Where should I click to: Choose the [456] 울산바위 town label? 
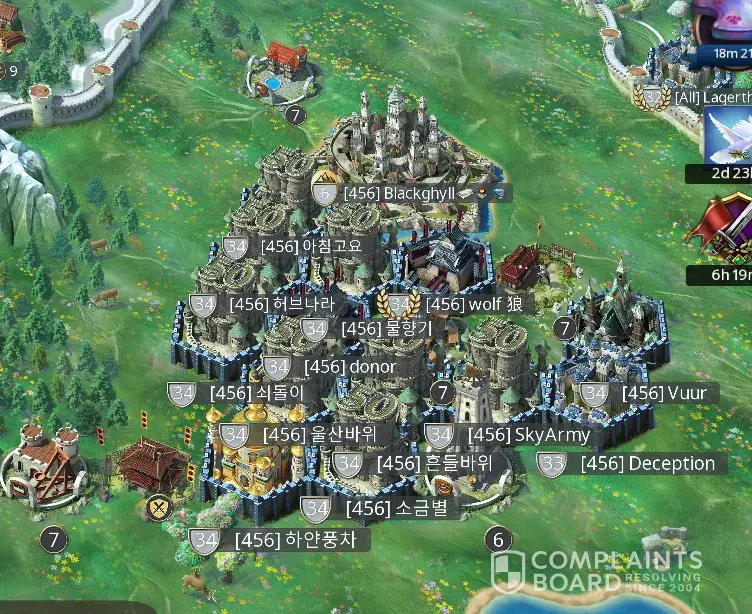314,435
